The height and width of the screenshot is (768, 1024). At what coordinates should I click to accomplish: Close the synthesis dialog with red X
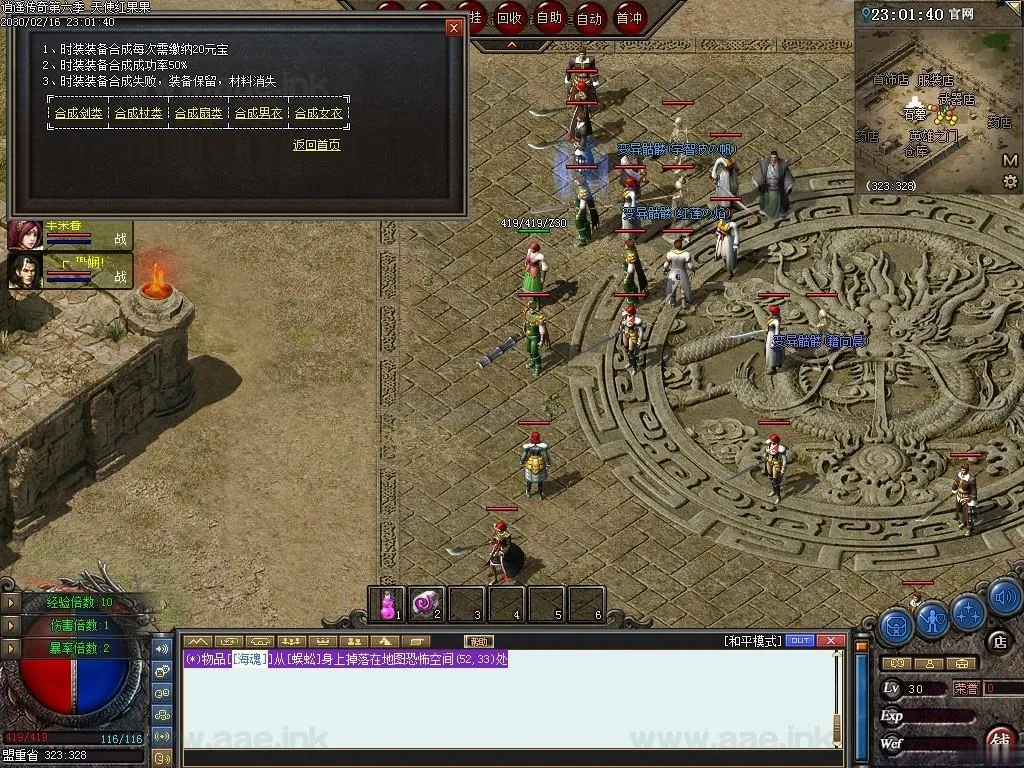(454, 28)
